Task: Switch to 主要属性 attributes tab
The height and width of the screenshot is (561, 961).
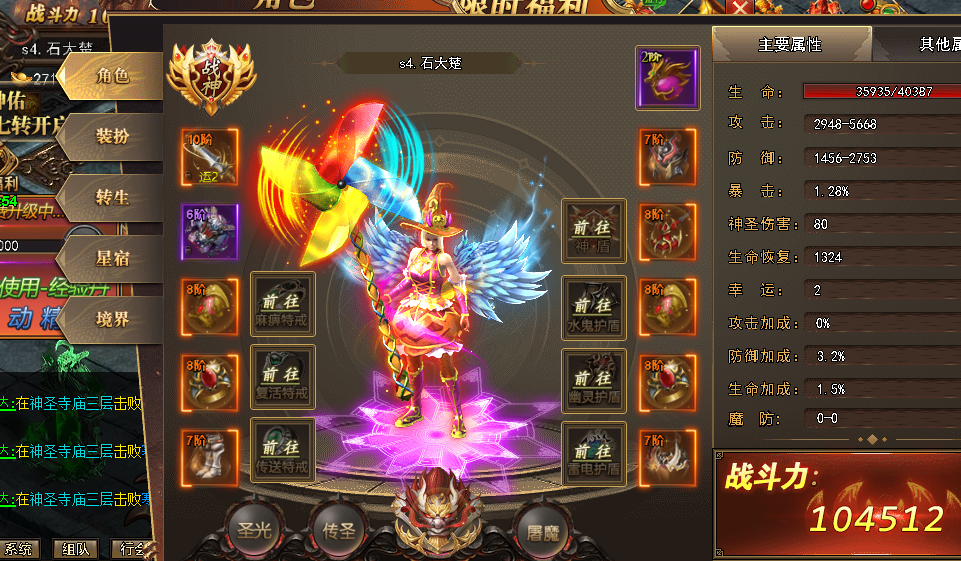Action: coord(790,44)
